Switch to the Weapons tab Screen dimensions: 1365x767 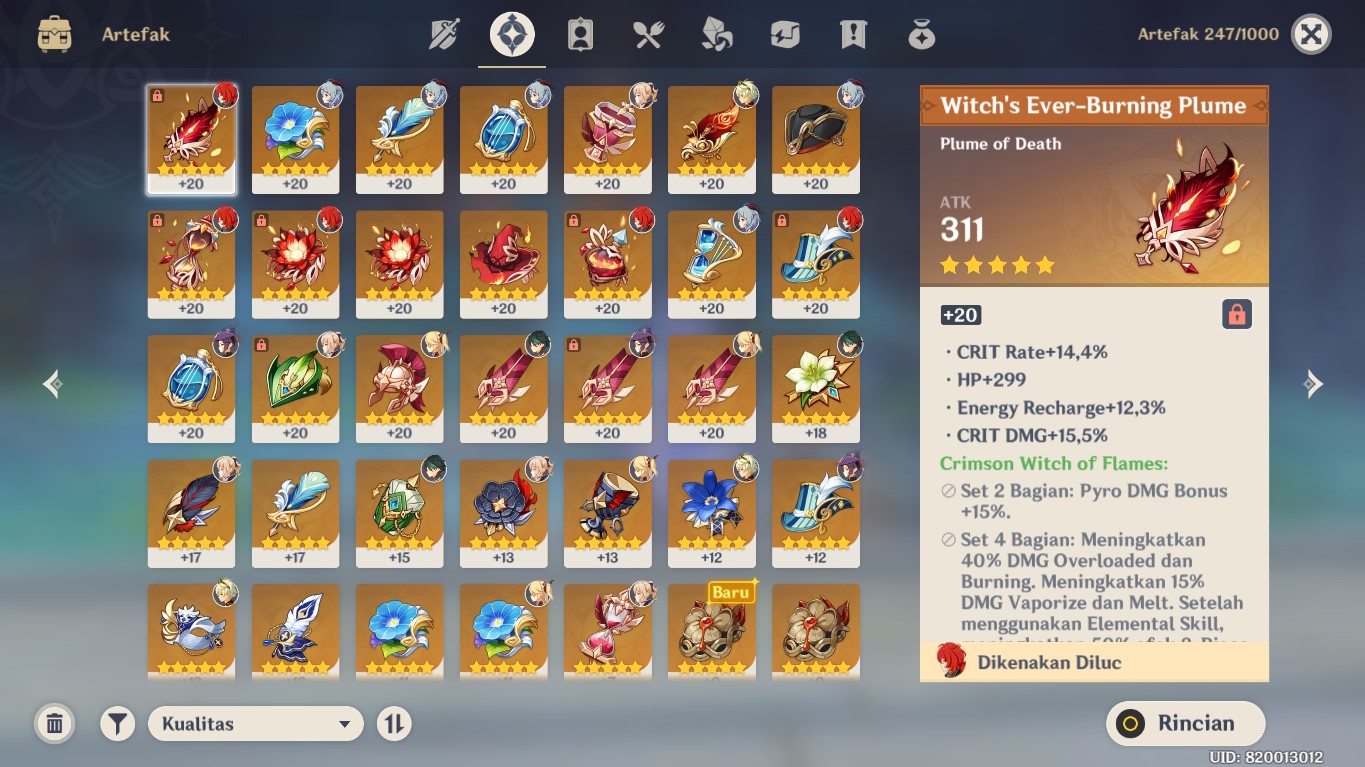tap(444, 35)
